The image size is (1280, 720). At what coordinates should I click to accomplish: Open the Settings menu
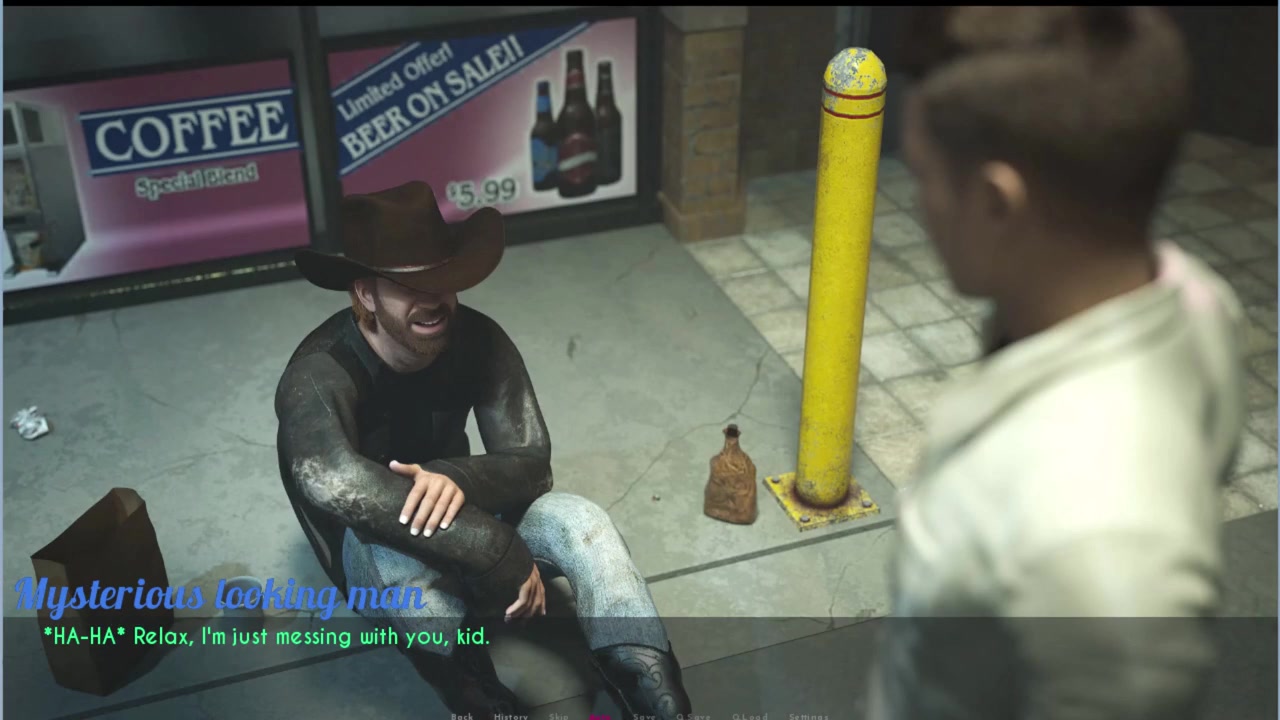[x=808, y=716]
